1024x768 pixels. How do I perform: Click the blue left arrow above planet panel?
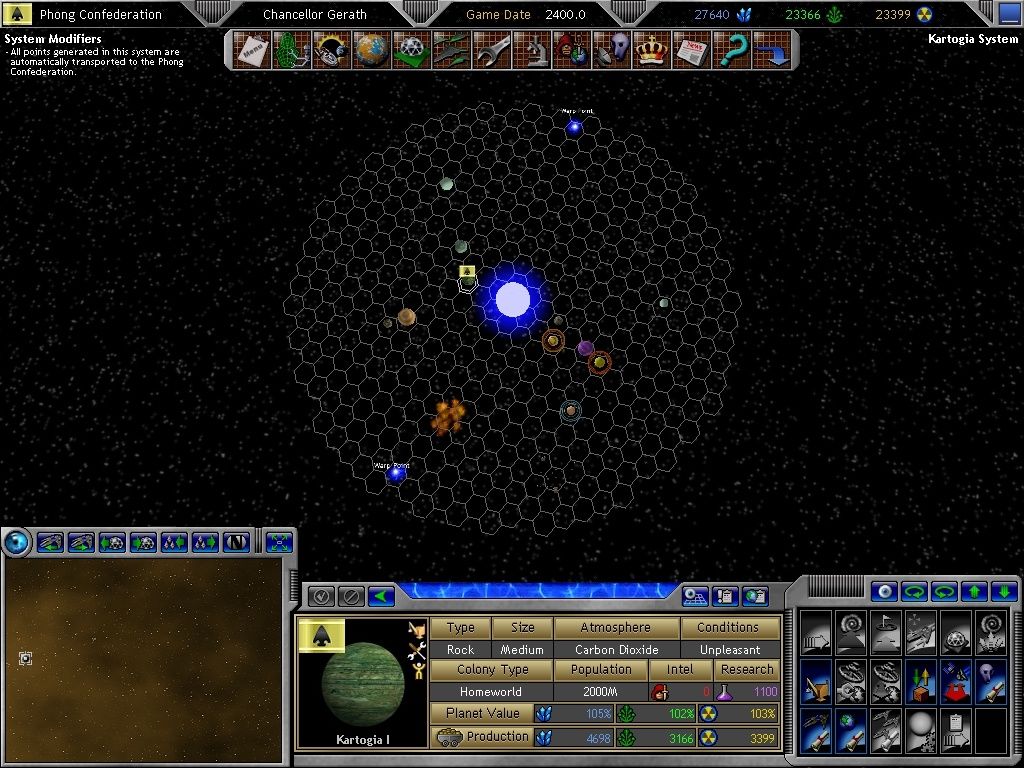point(381,596)
